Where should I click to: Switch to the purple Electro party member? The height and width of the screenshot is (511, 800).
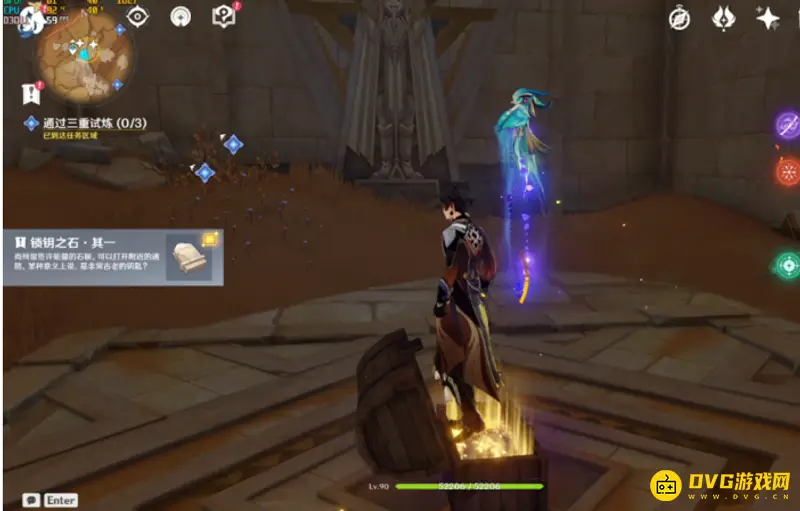coord(788,125)
